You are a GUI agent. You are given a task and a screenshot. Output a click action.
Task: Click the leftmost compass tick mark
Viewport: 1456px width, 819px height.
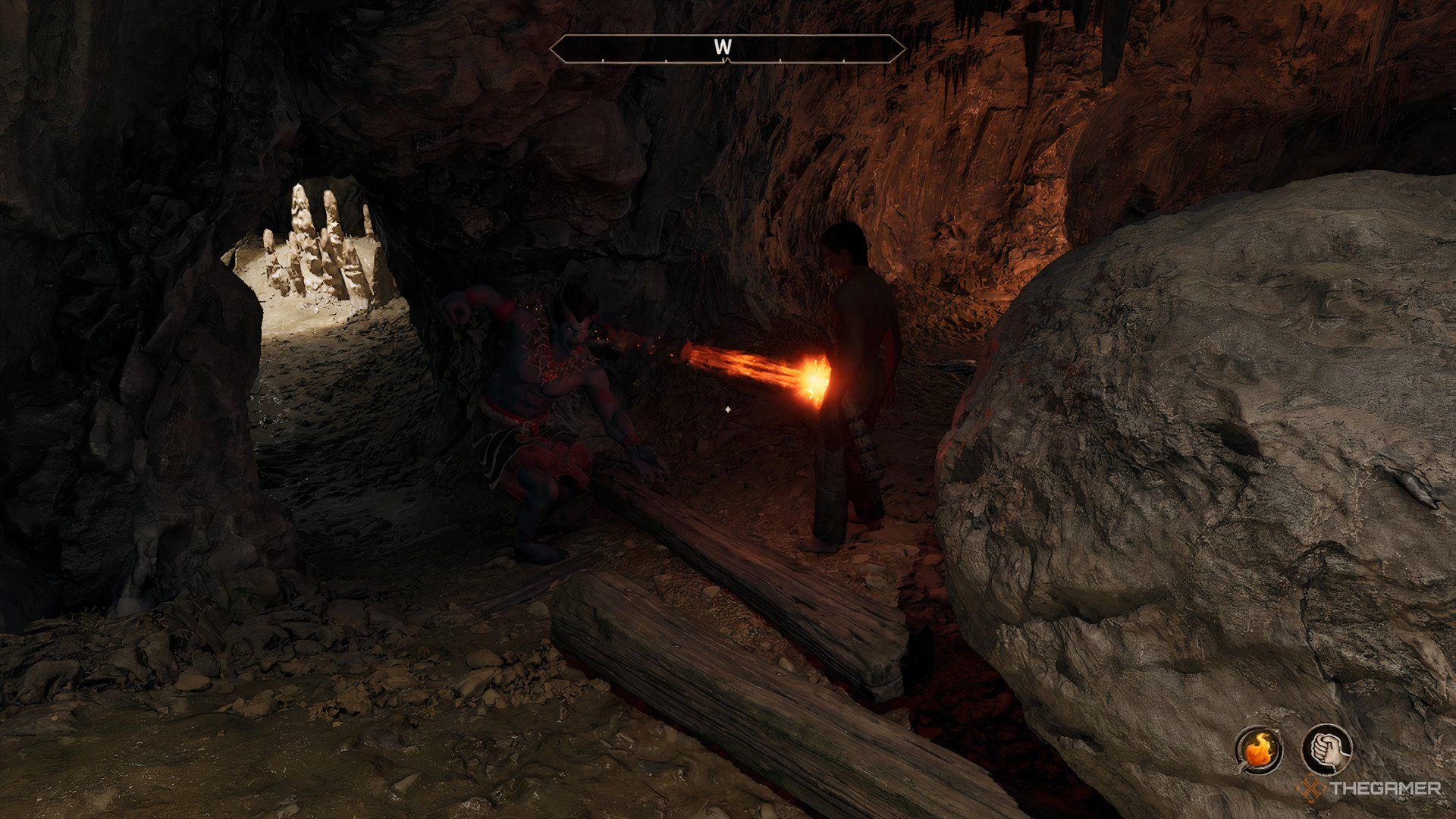[x=603, y=59]
